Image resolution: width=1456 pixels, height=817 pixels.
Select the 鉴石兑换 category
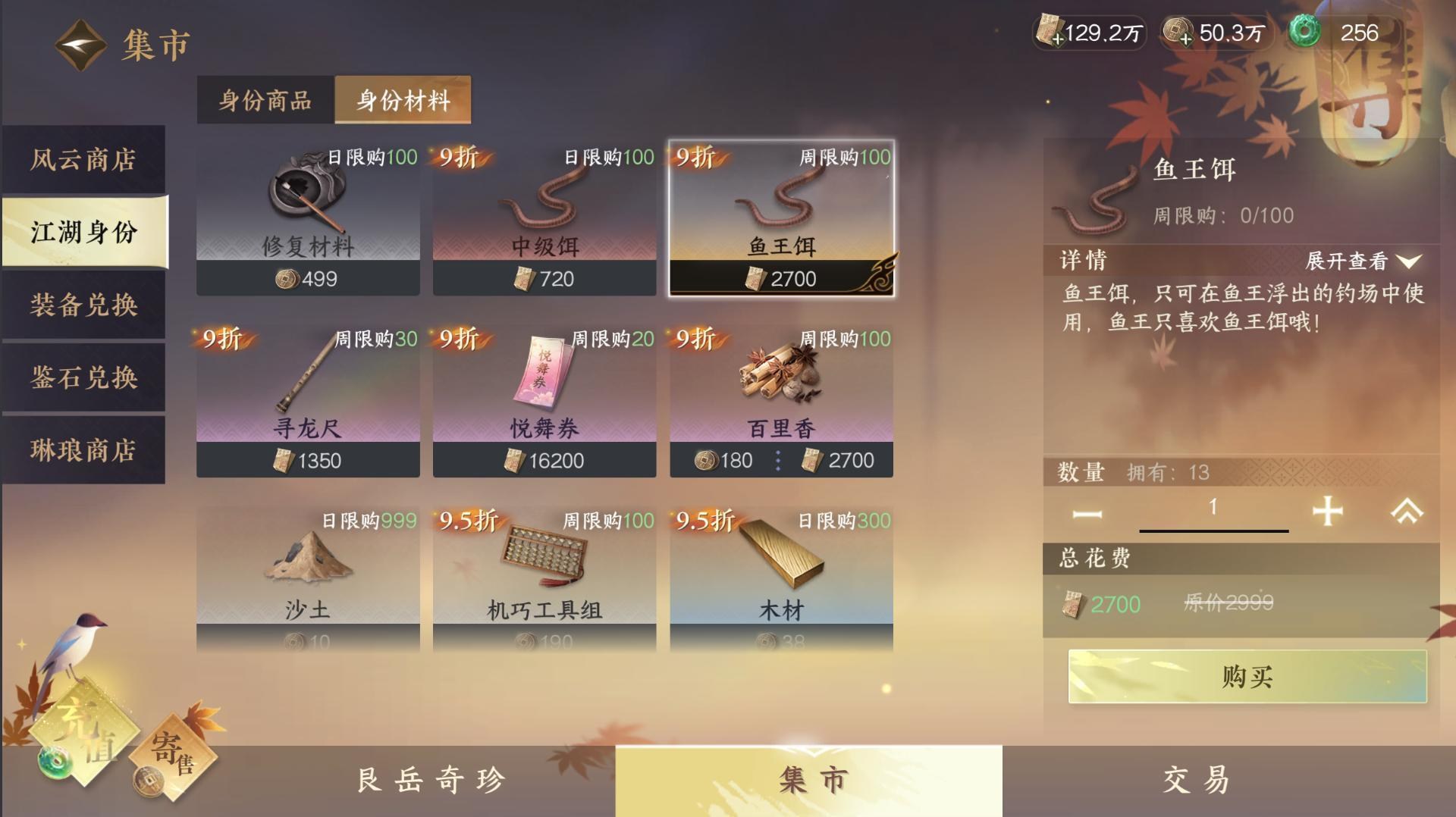83,379
